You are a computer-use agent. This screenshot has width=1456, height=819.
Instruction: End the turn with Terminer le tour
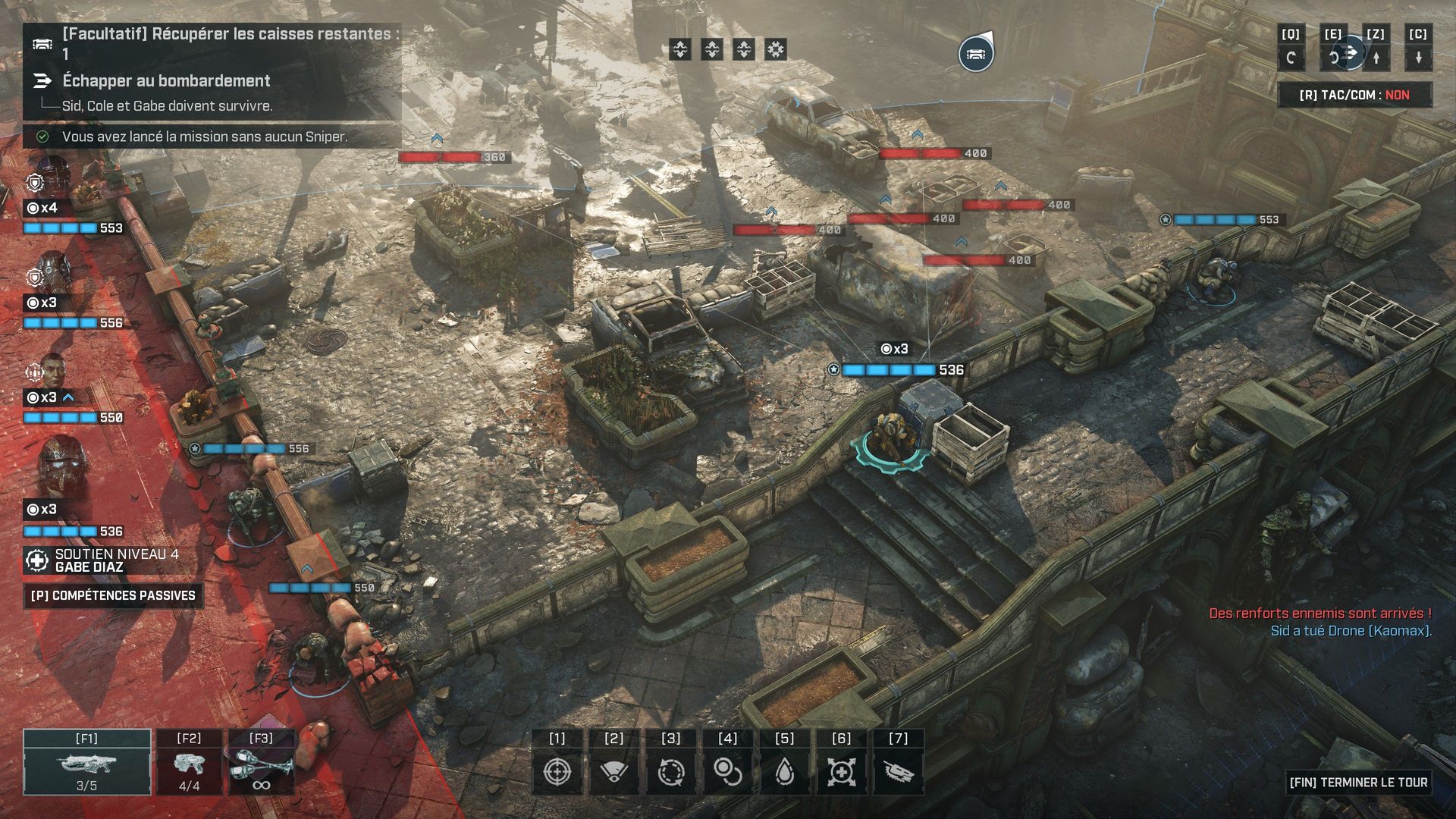1357,782
